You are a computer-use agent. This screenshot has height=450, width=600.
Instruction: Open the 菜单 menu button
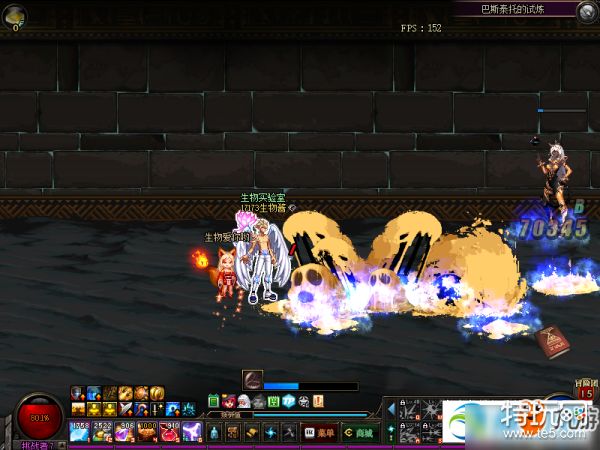[x=320, y=432]
